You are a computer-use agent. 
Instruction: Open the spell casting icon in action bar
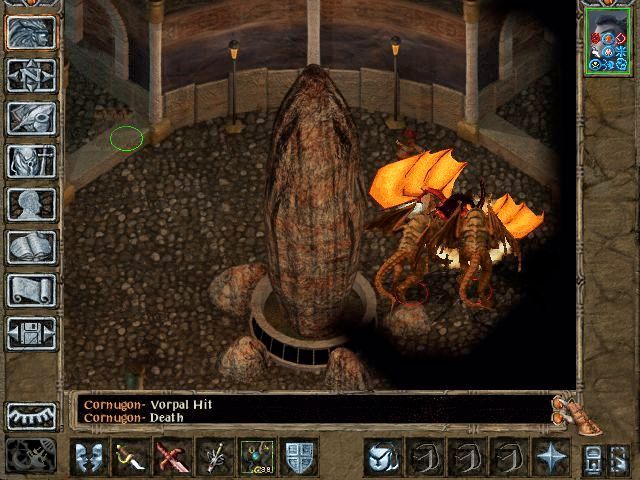coord(213,457)
